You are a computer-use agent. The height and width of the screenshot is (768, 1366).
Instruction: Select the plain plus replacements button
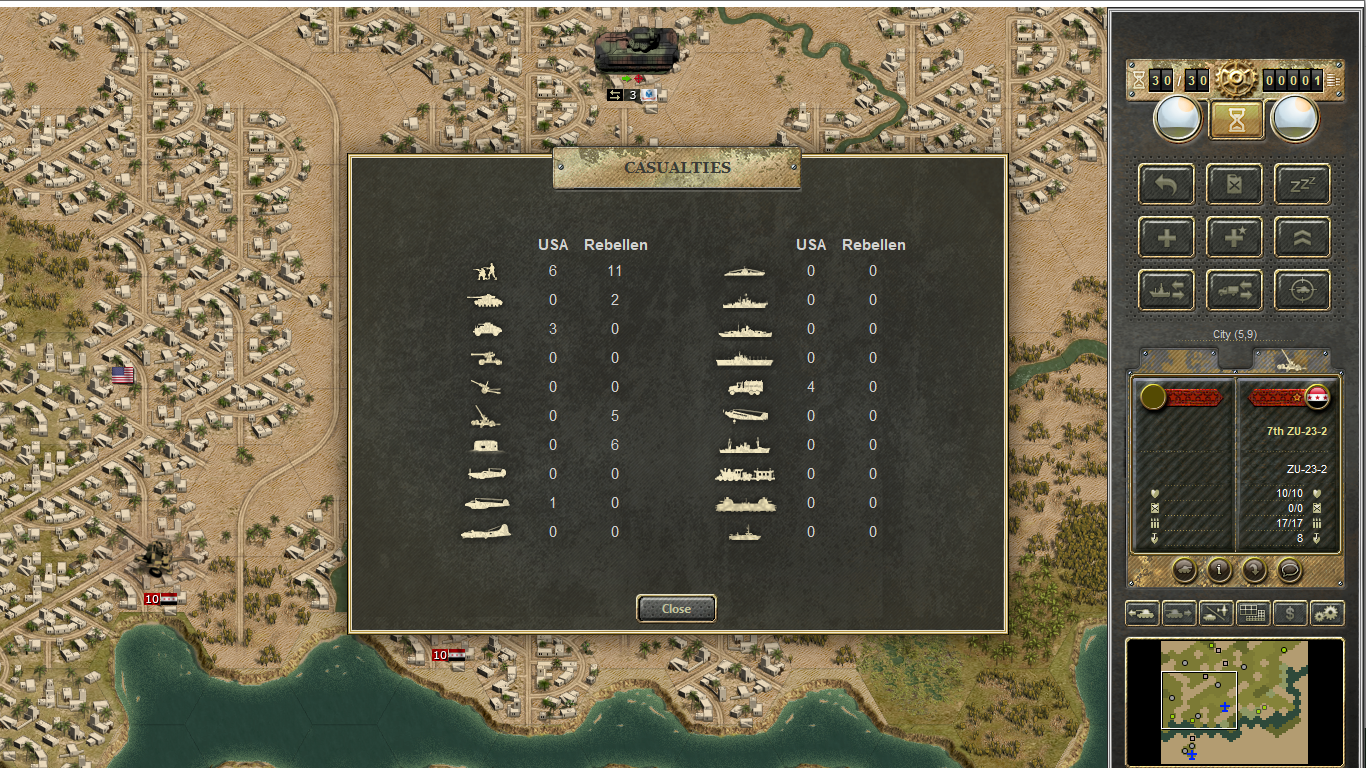(1166, 238)
